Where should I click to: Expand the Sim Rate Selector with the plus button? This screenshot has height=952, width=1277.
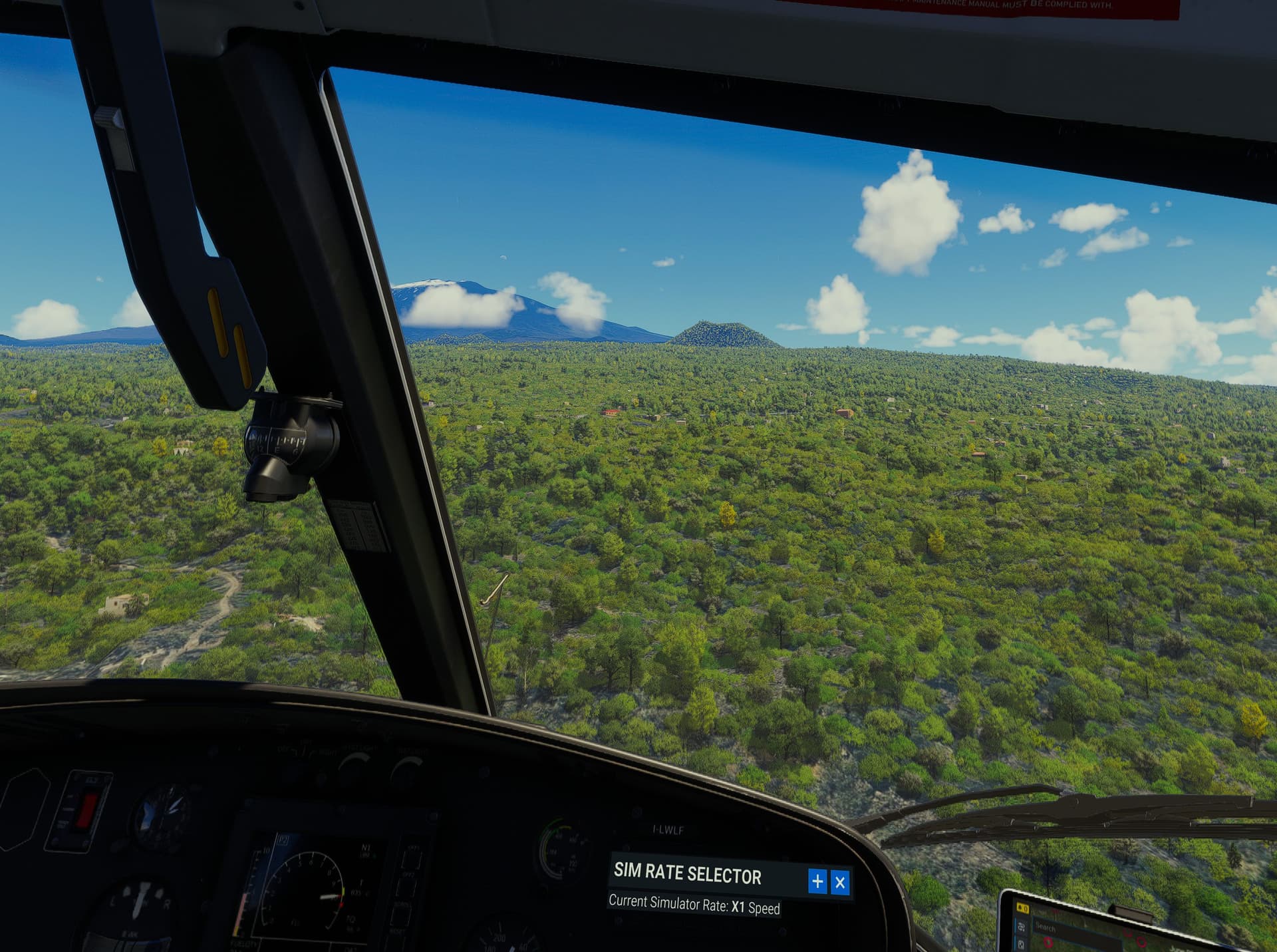[x=817, y=881]
